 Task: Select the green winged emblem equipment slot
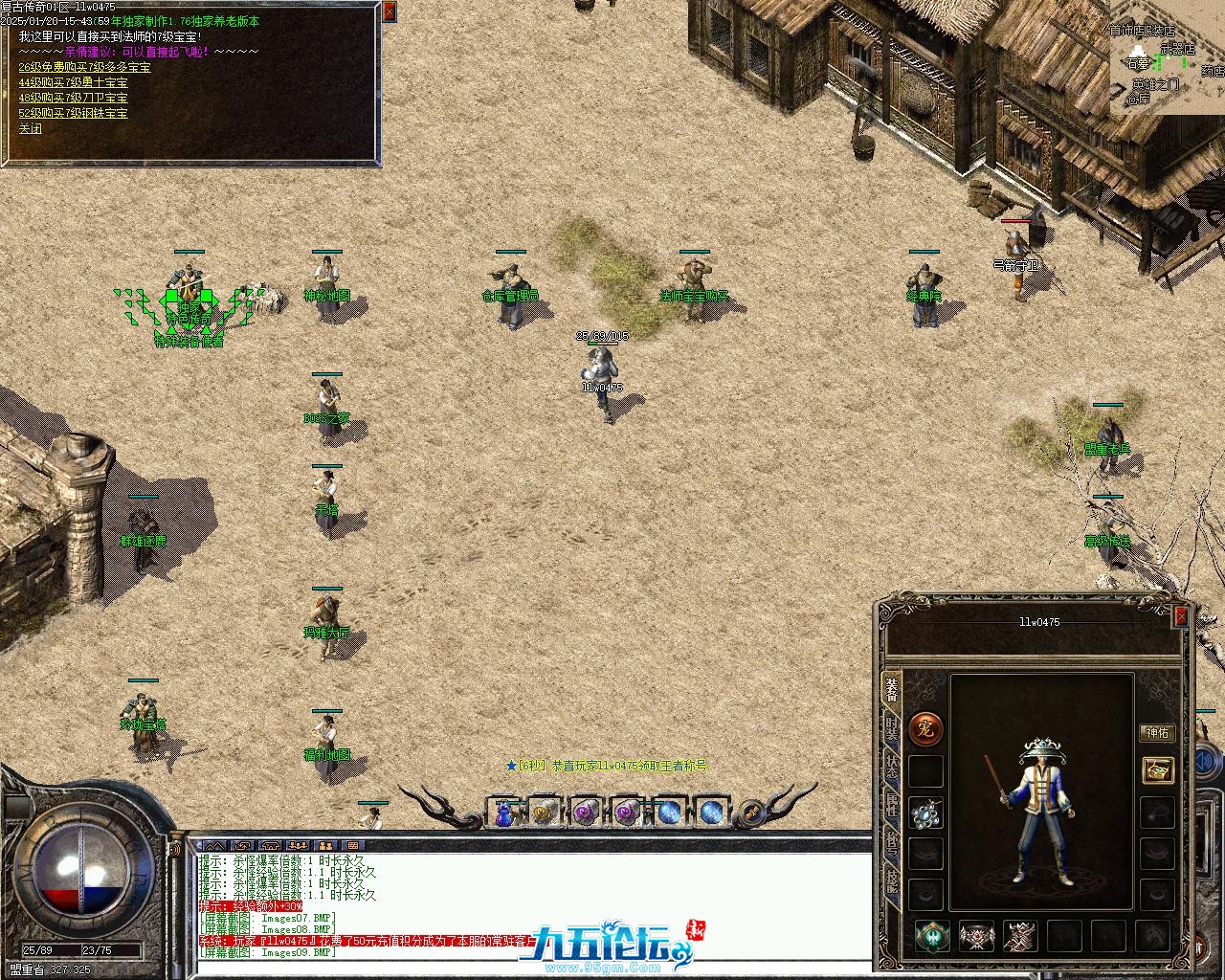(x=933, y=936)
